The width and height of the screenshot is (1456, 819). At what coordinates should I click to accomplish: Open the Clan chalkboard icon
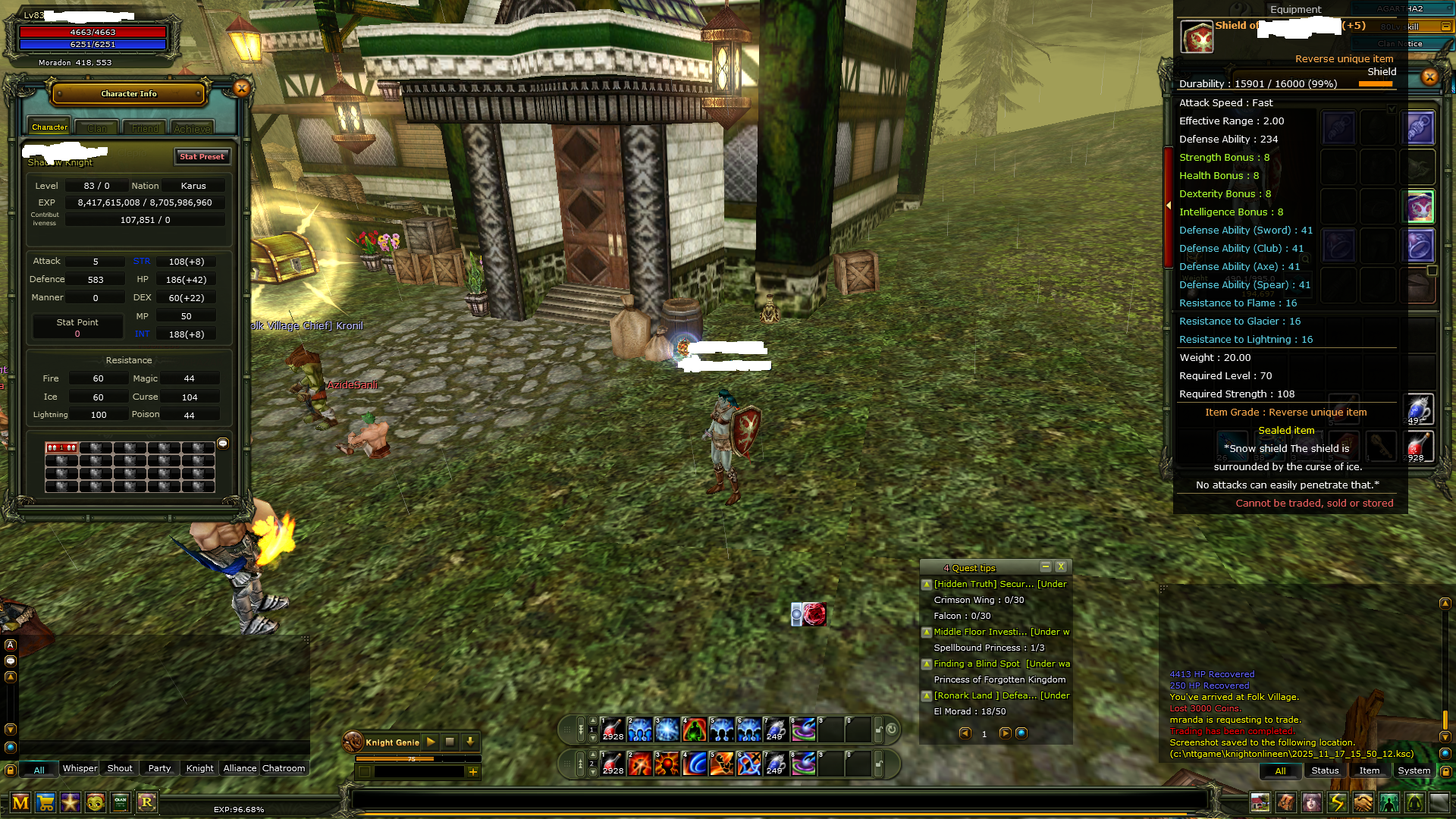[121, 802]
